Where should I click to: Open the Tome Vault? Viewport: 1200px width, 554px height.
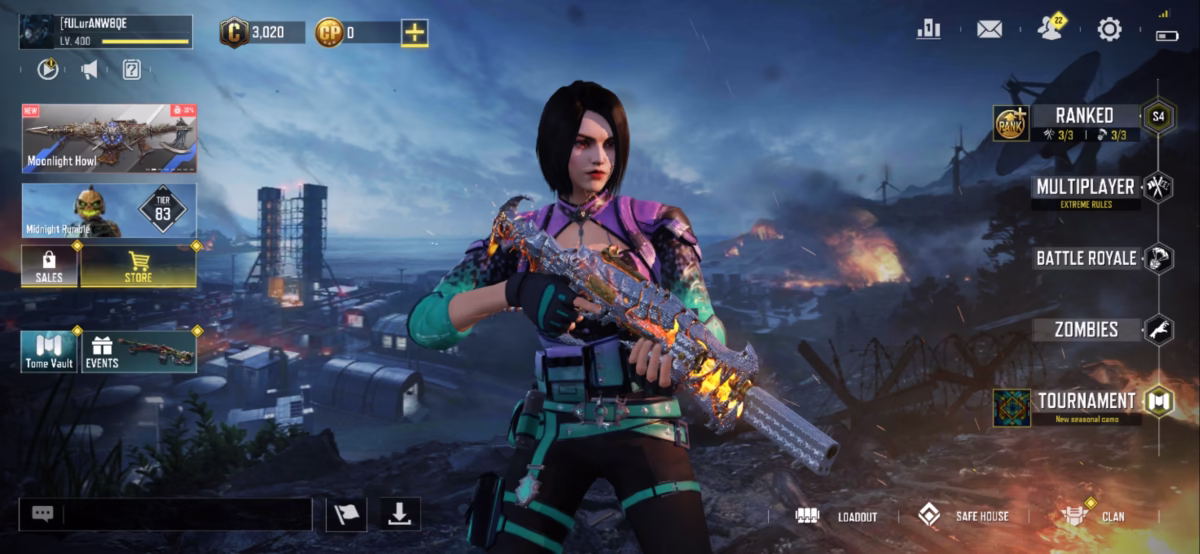tap(49, 352)
